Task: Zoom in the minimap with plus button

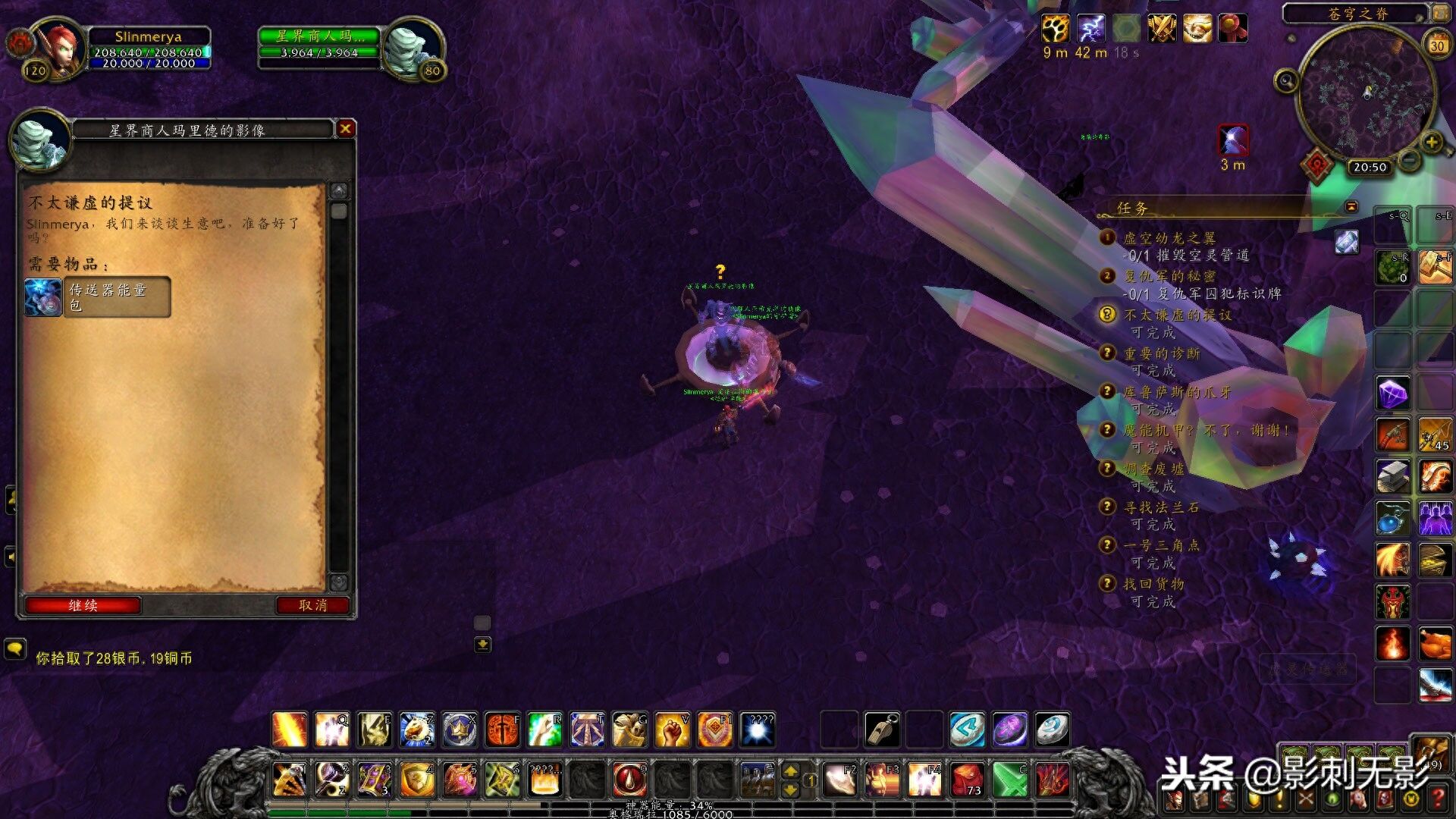Action: pos(1431,143)
